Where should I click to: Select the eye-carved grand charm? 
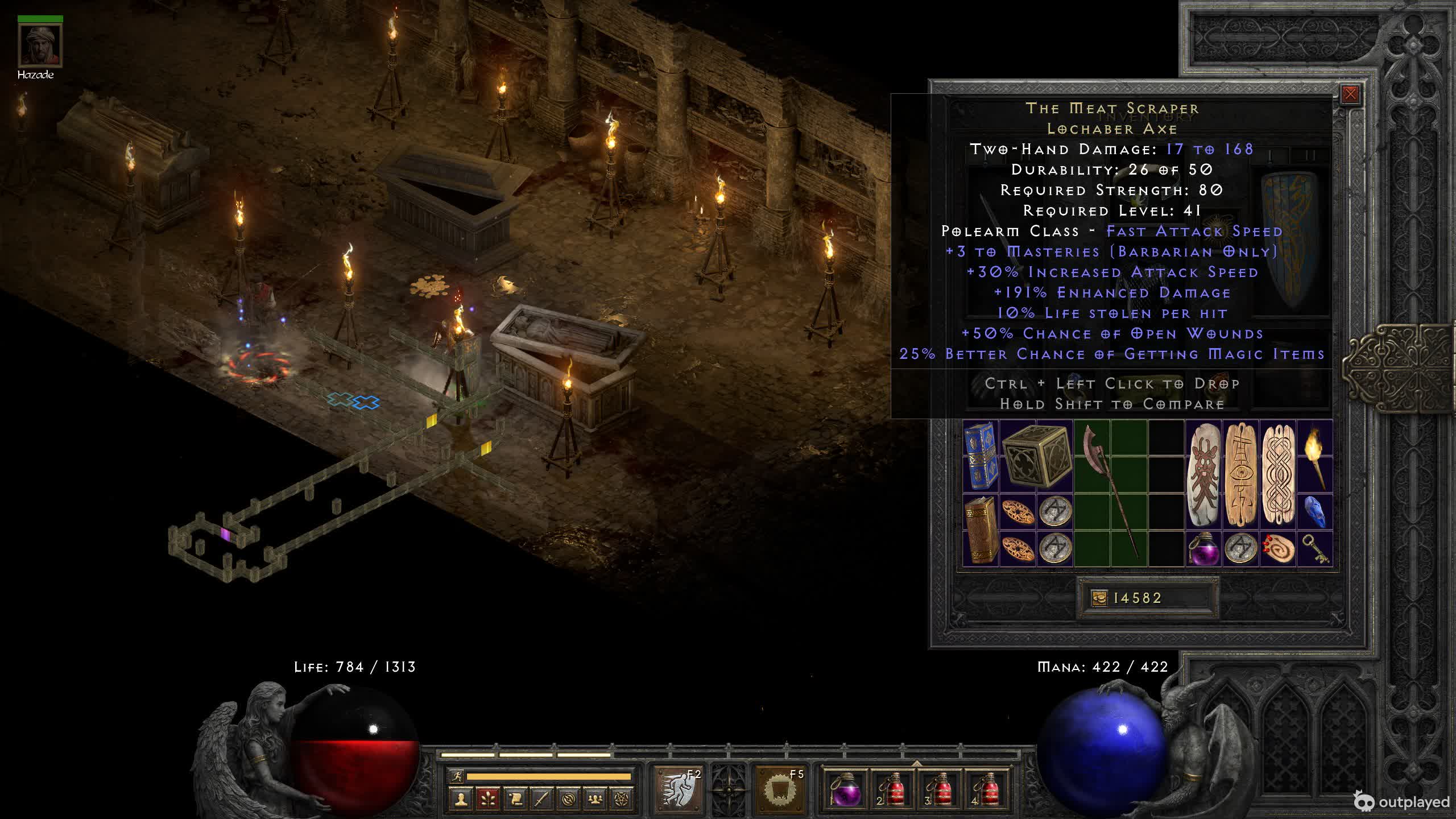pyautogui.click(x=1240, y=474)
